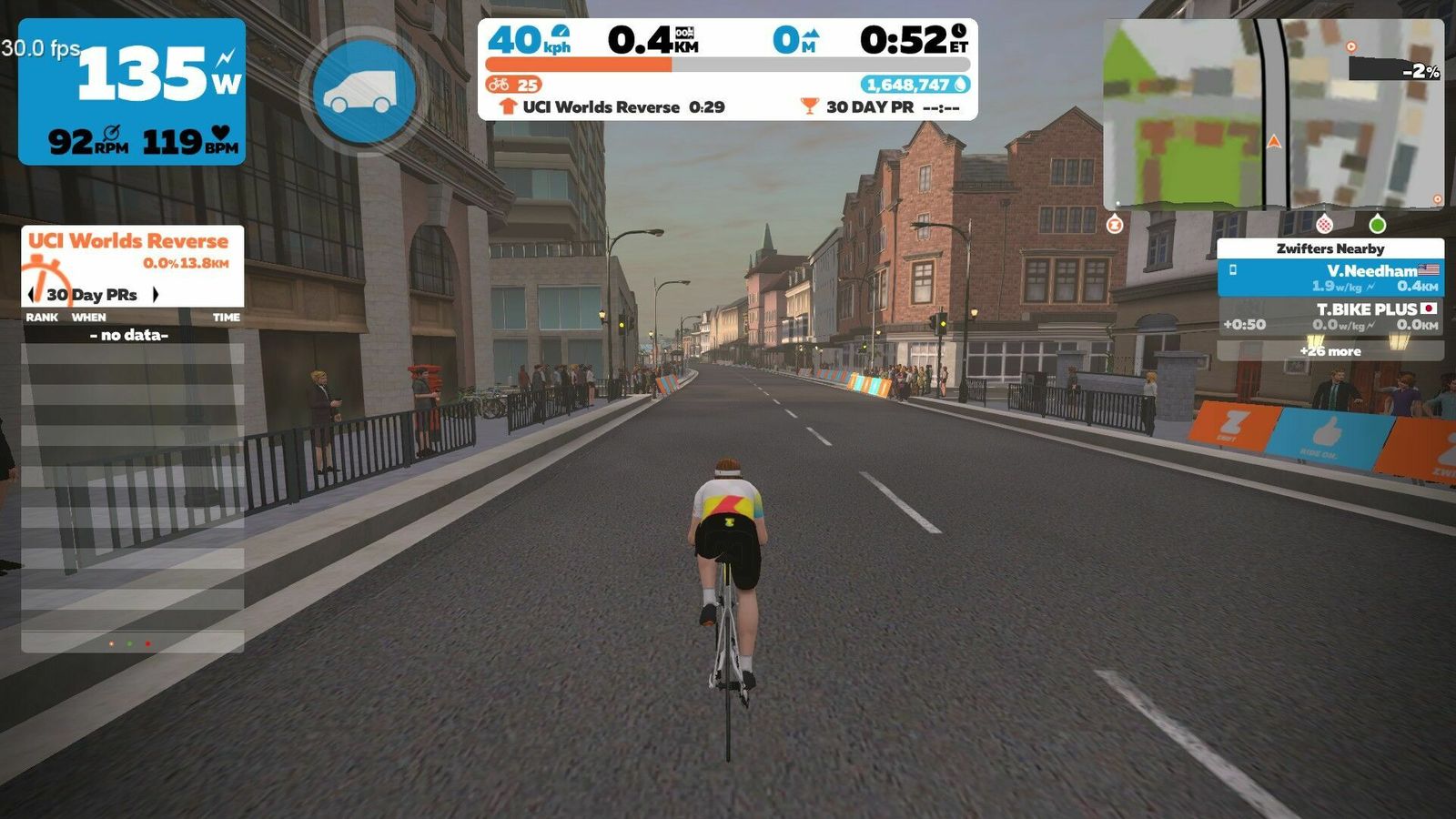1456x819 pixels.
Task: Click the 30 Day PR trophy icon
Action: [809, 106]
